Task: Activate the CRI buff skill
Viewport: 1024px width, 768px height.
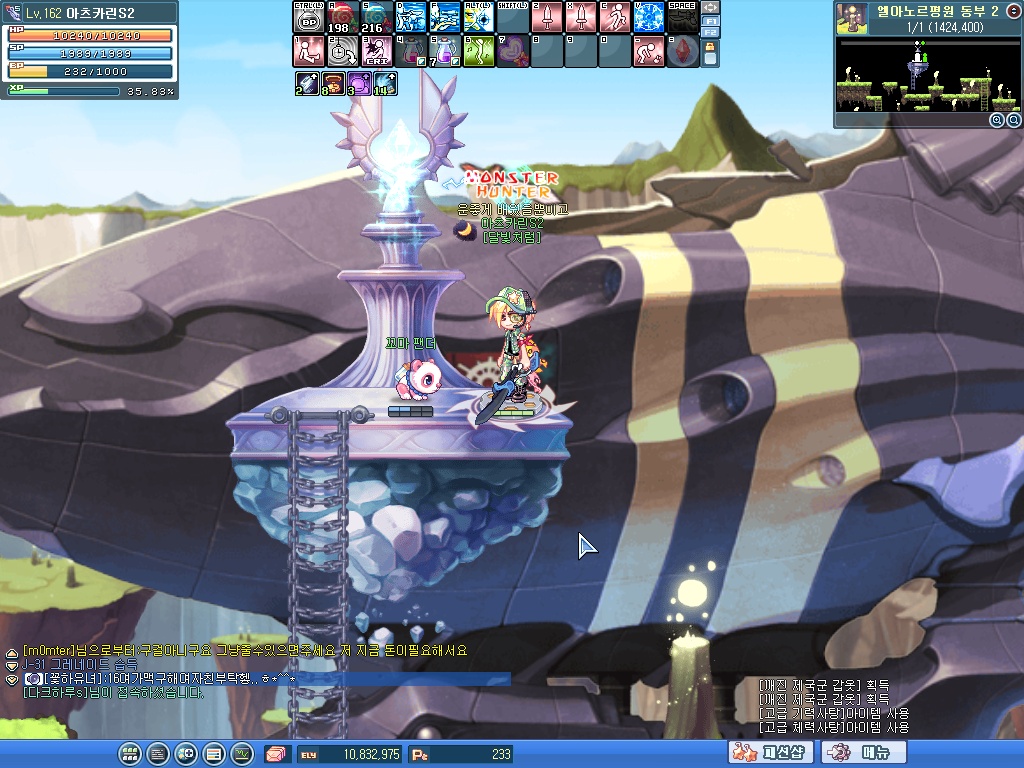Action: click(x=376, y=51)
